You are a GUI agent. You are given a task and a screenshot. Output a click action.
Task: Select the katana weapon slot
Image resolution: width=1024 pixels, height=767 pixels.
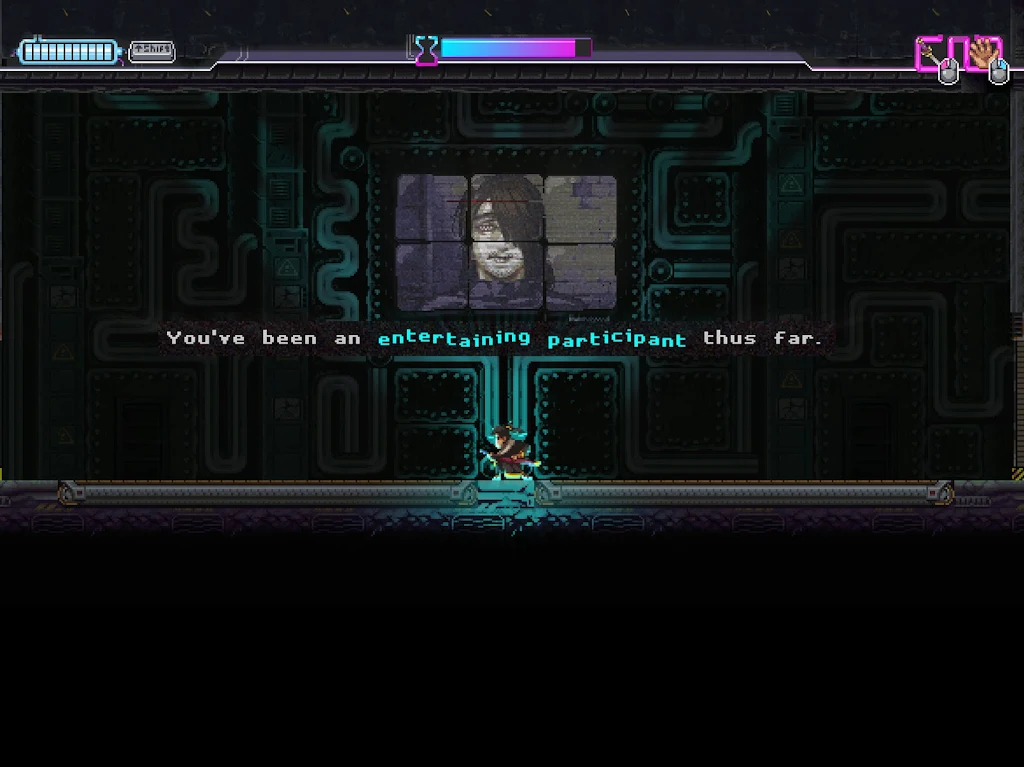[934, 54]
